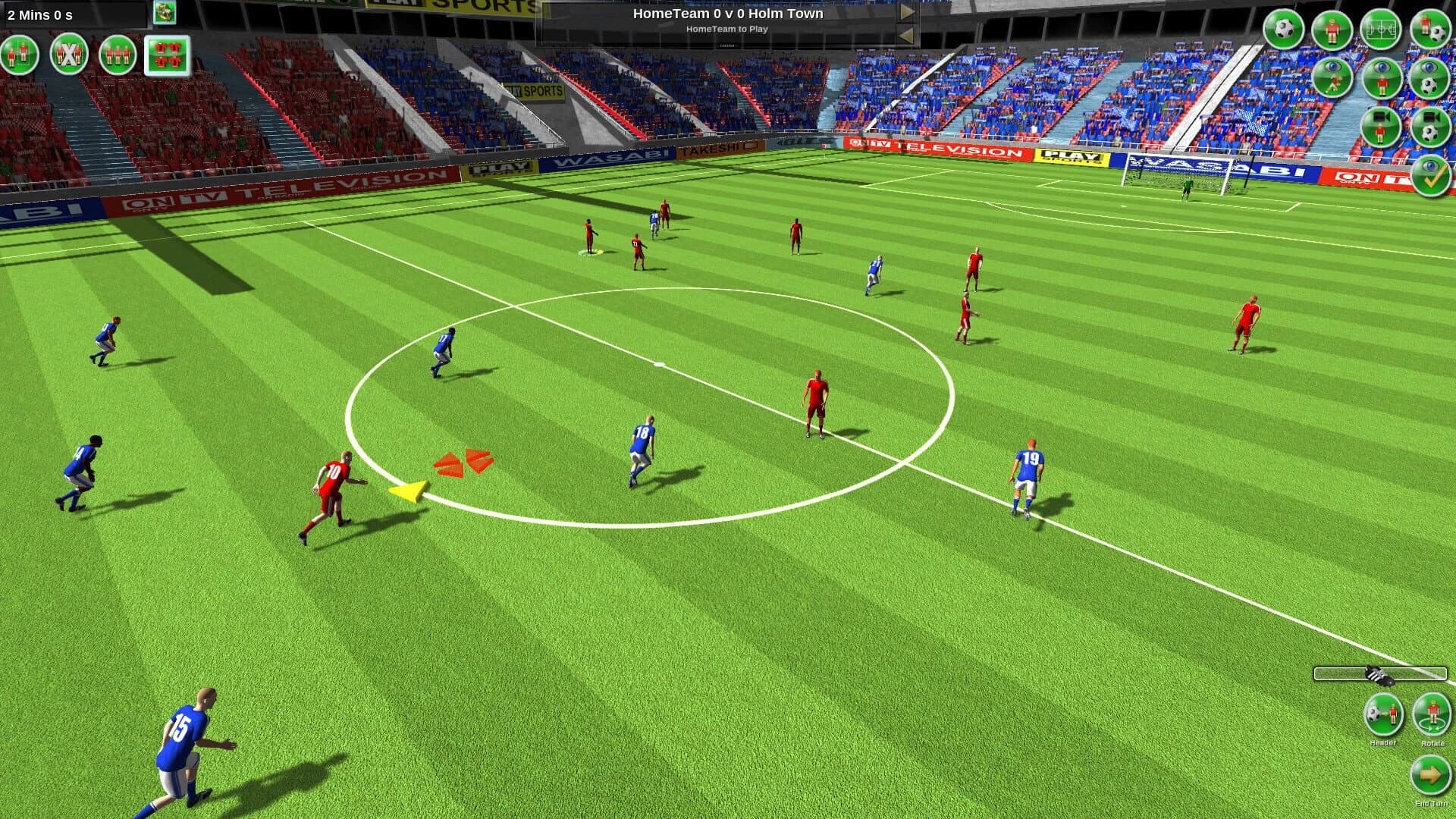Click the left arrow under the scoreboard banner
The image size is (1456, 819).
tap(905, 35)
